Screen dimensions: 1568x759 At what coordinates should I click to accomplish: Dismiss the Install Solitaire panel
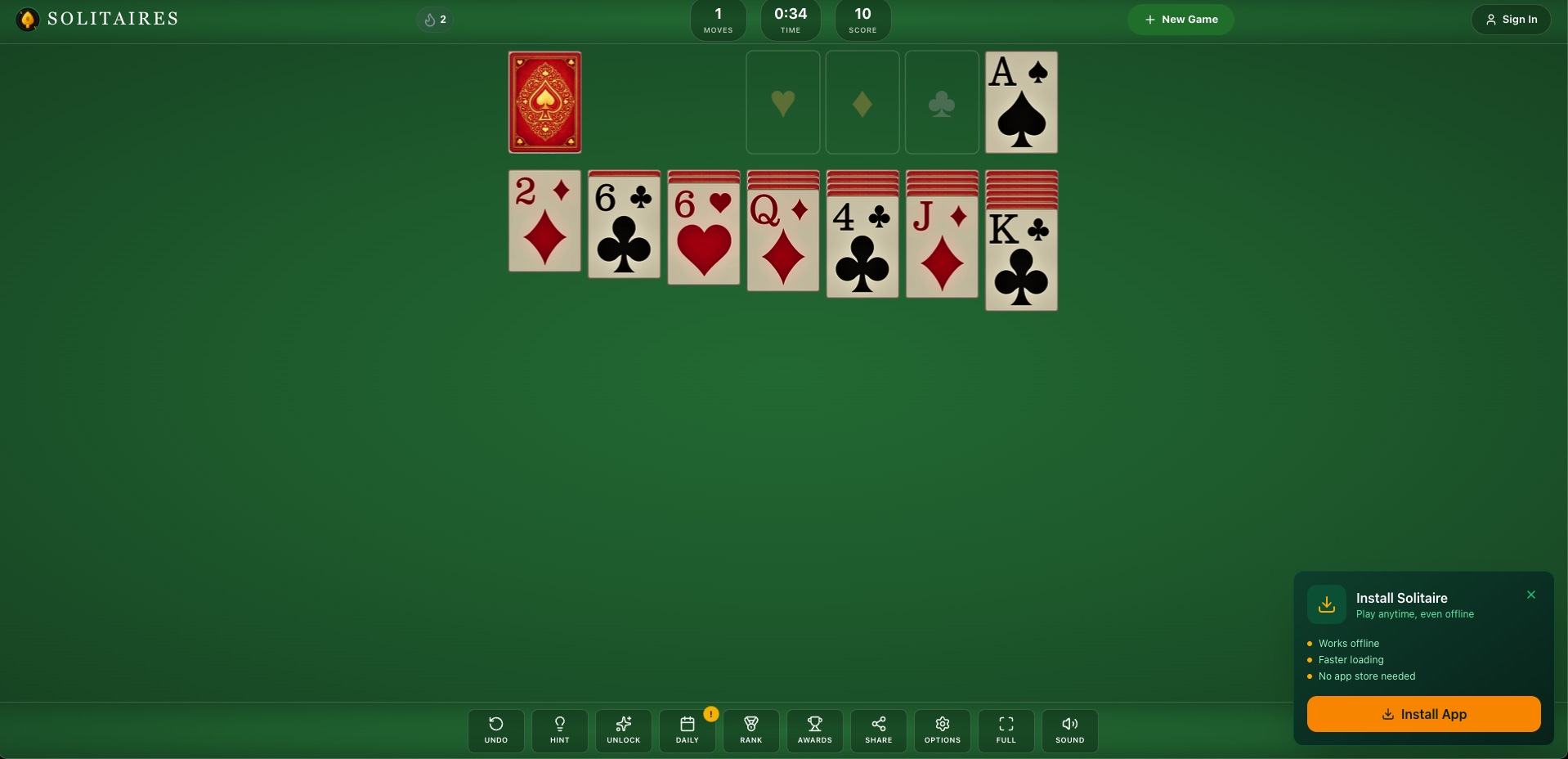tap(1531, 595)
